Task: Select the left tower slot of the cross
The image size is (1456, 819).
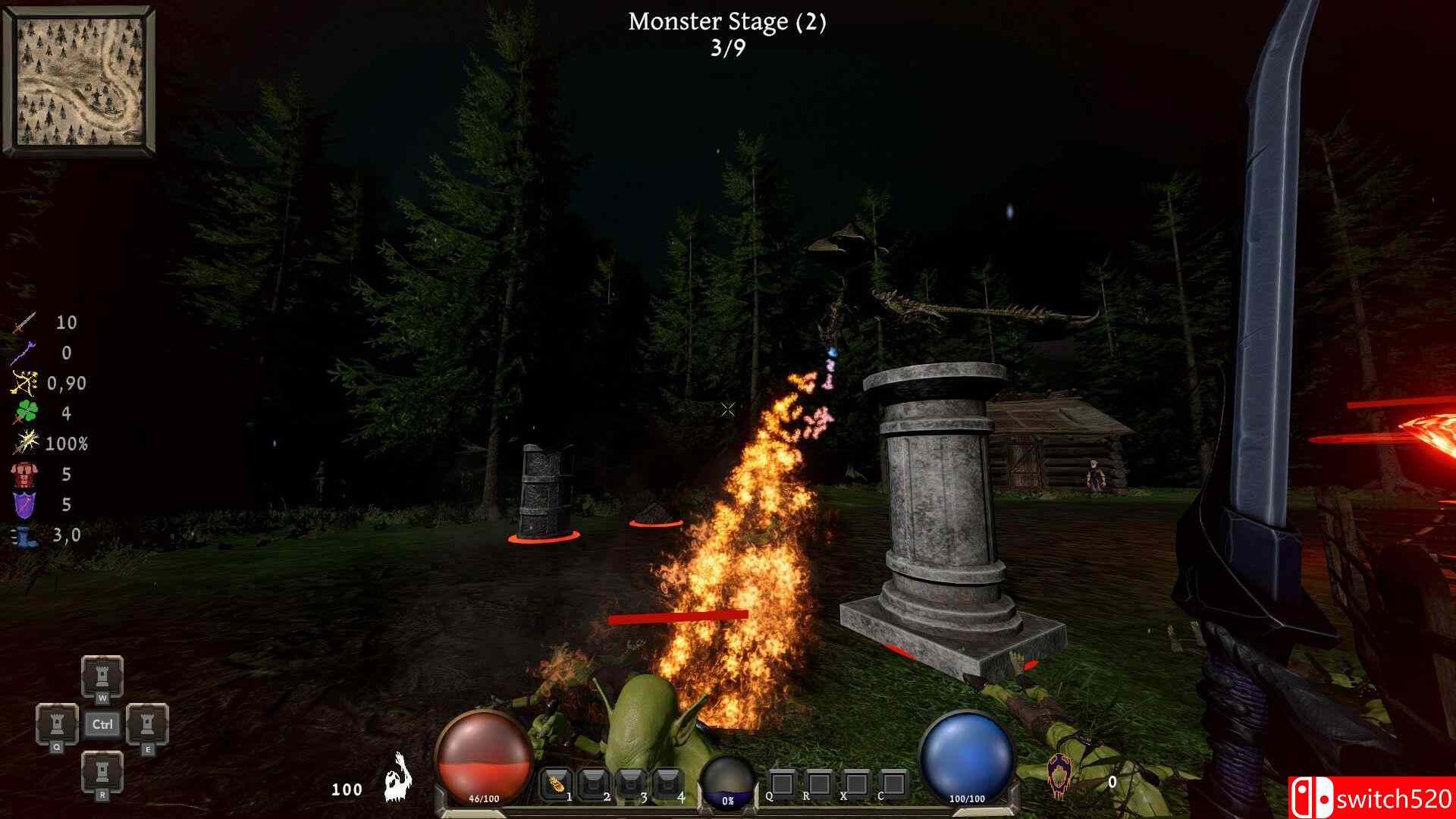Action: click(57, 723)
